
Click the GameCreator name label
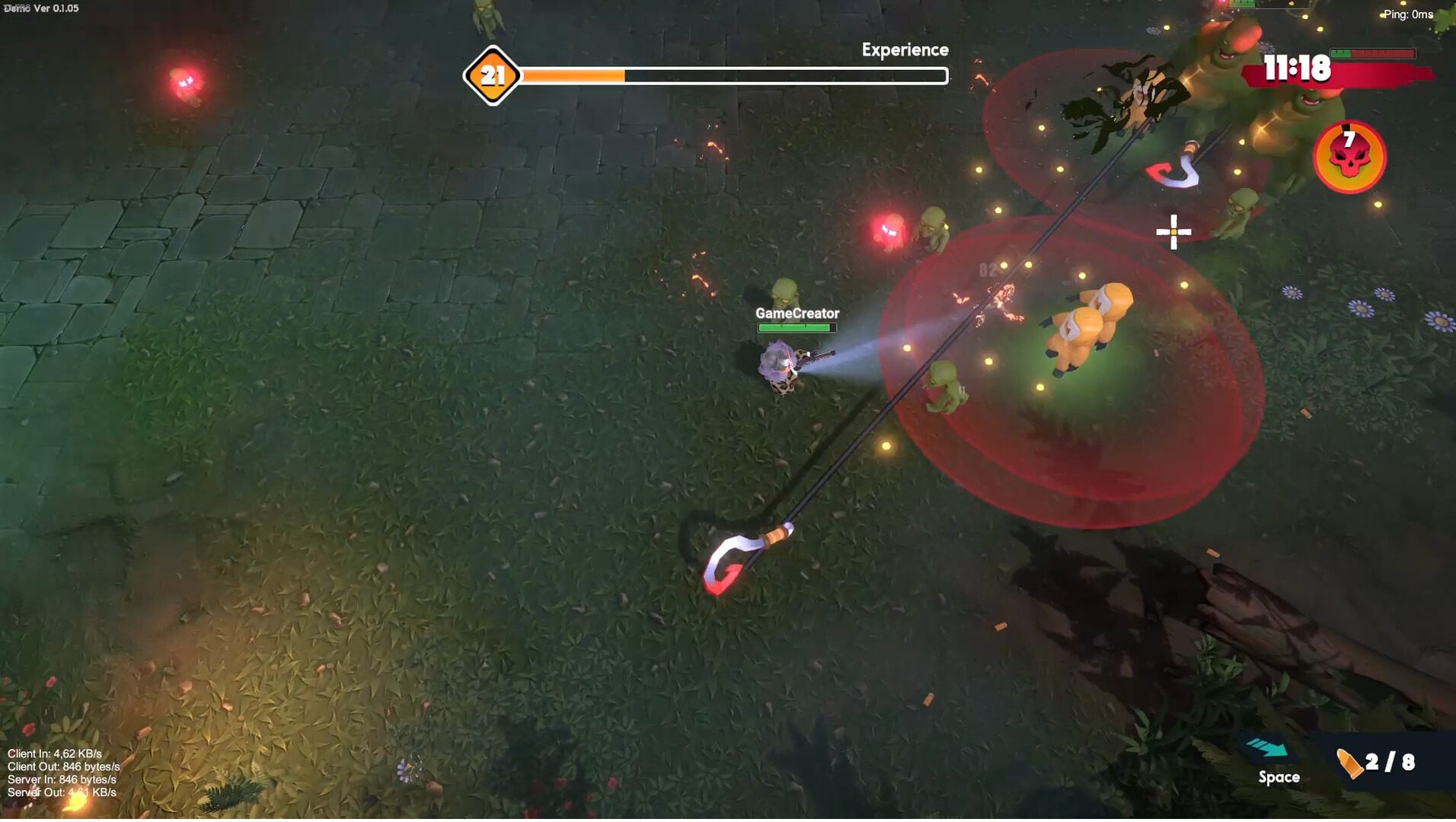[x=796, y=313]
